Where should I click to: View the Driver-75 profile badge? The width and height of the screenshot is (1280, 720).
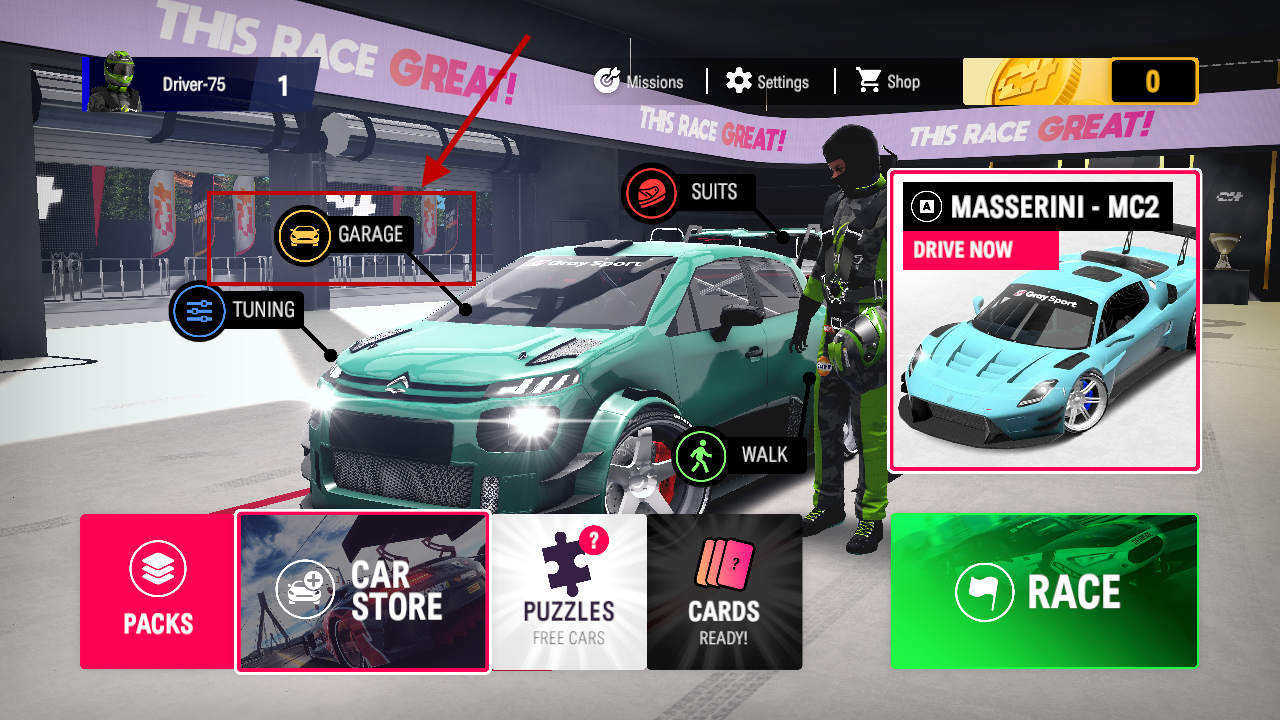point(200,85)
